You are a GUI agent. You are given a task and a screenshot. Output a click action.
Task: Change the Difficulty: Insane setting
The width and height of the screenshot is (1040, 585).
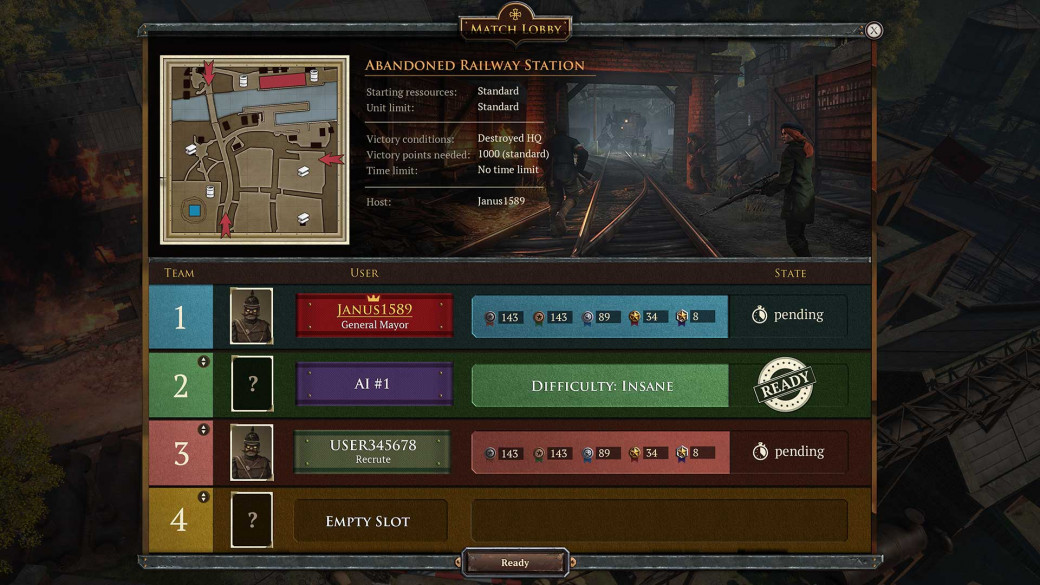[x=601, y=386]
